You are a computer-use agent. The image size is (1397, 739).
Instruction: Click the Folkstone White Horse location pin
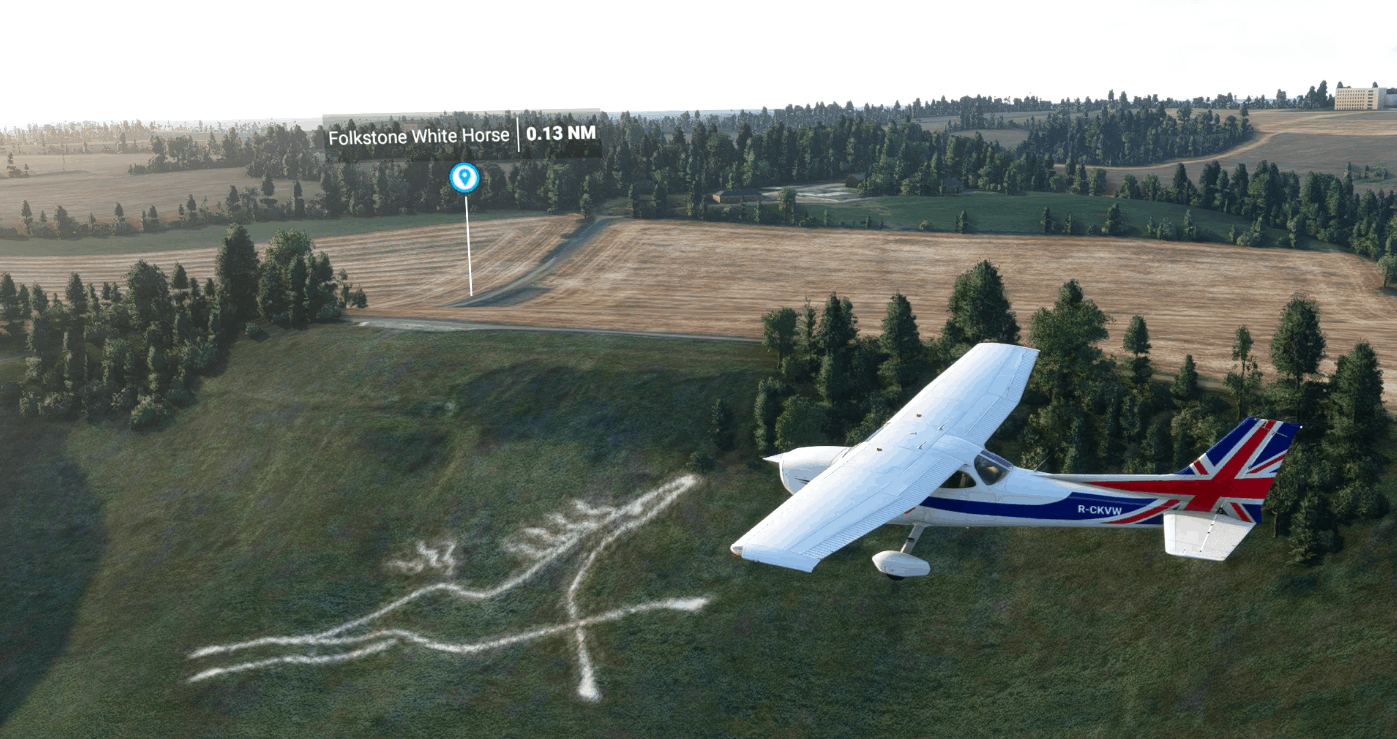tap(464, 178)
